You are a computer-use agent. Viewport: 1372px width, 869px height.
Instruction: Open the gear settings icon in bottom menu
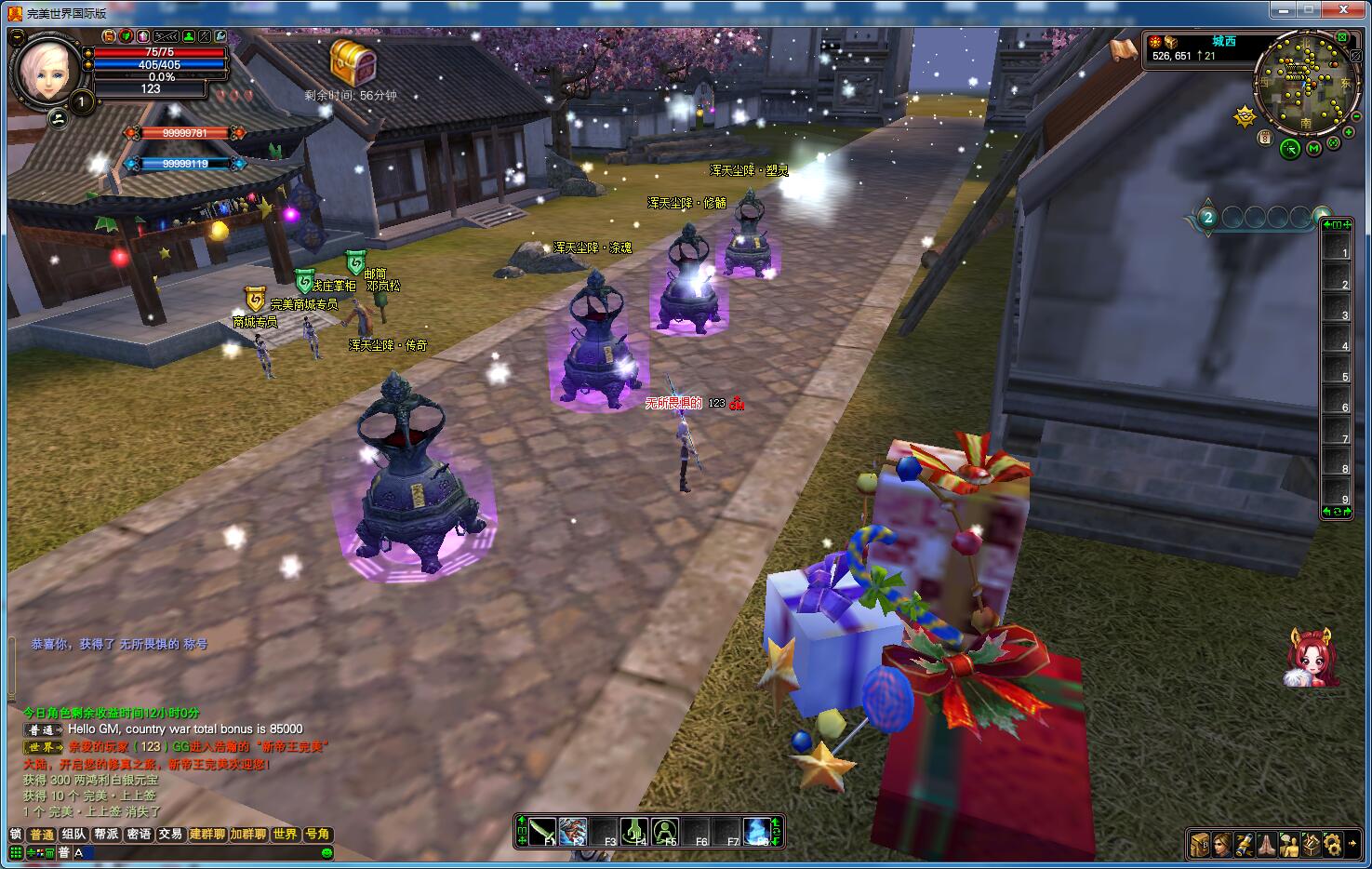click(1333, 844)
